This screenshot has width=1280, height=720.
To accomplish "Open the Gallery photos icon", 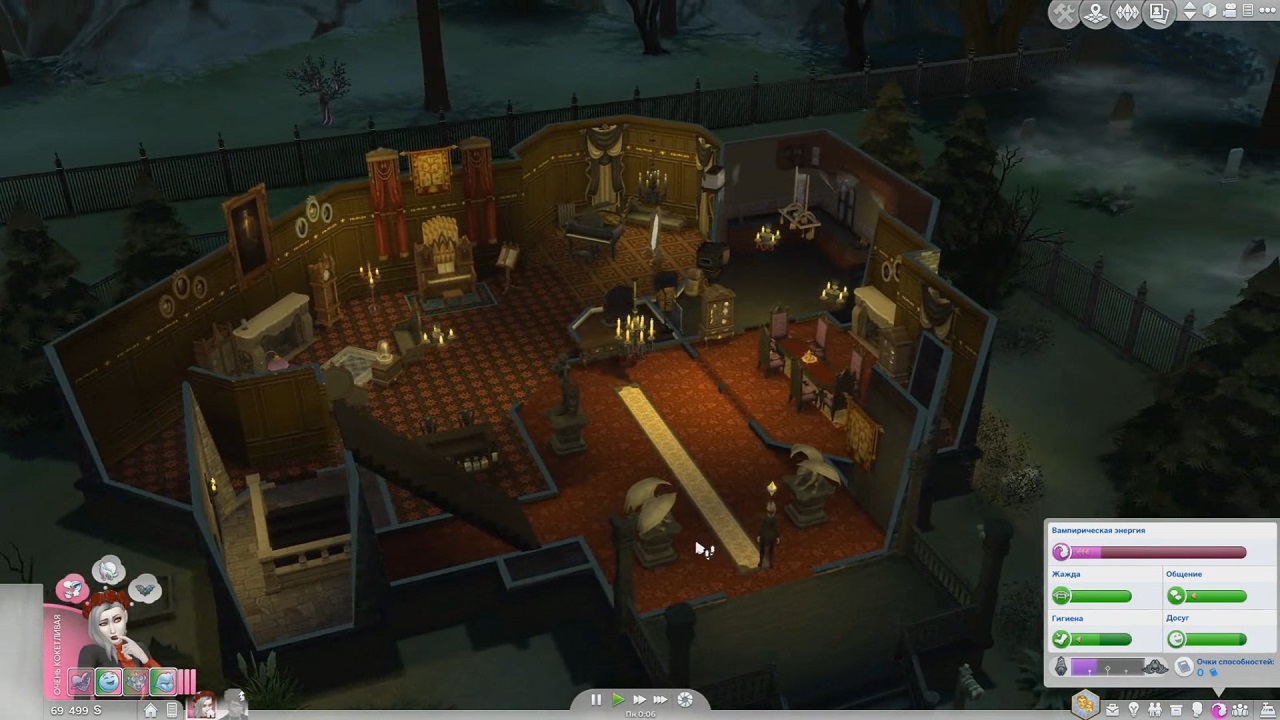I will click(x=1157, y=13).
